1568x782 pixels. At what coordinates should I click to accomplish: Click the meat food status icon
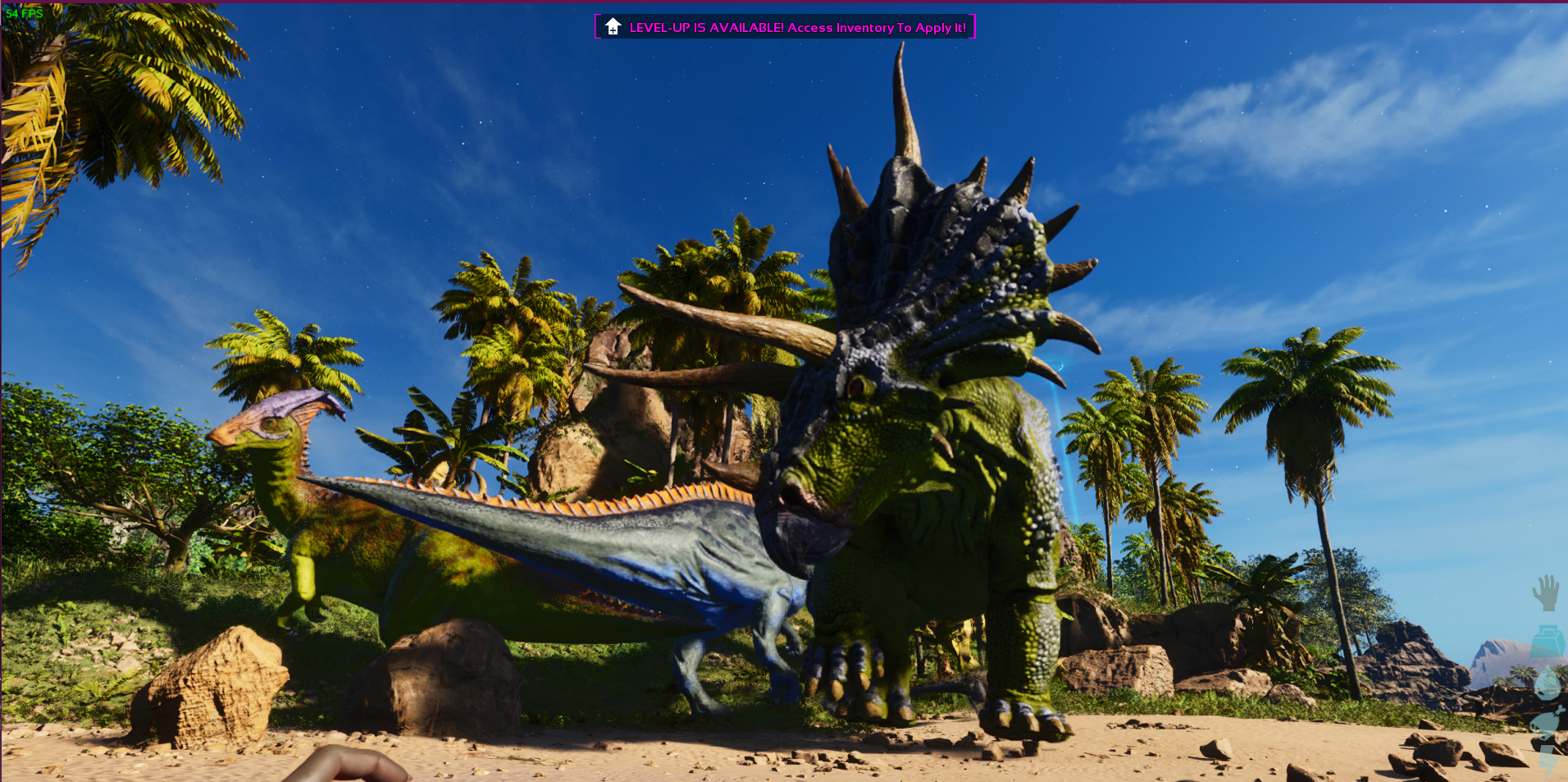(1548, 722)
